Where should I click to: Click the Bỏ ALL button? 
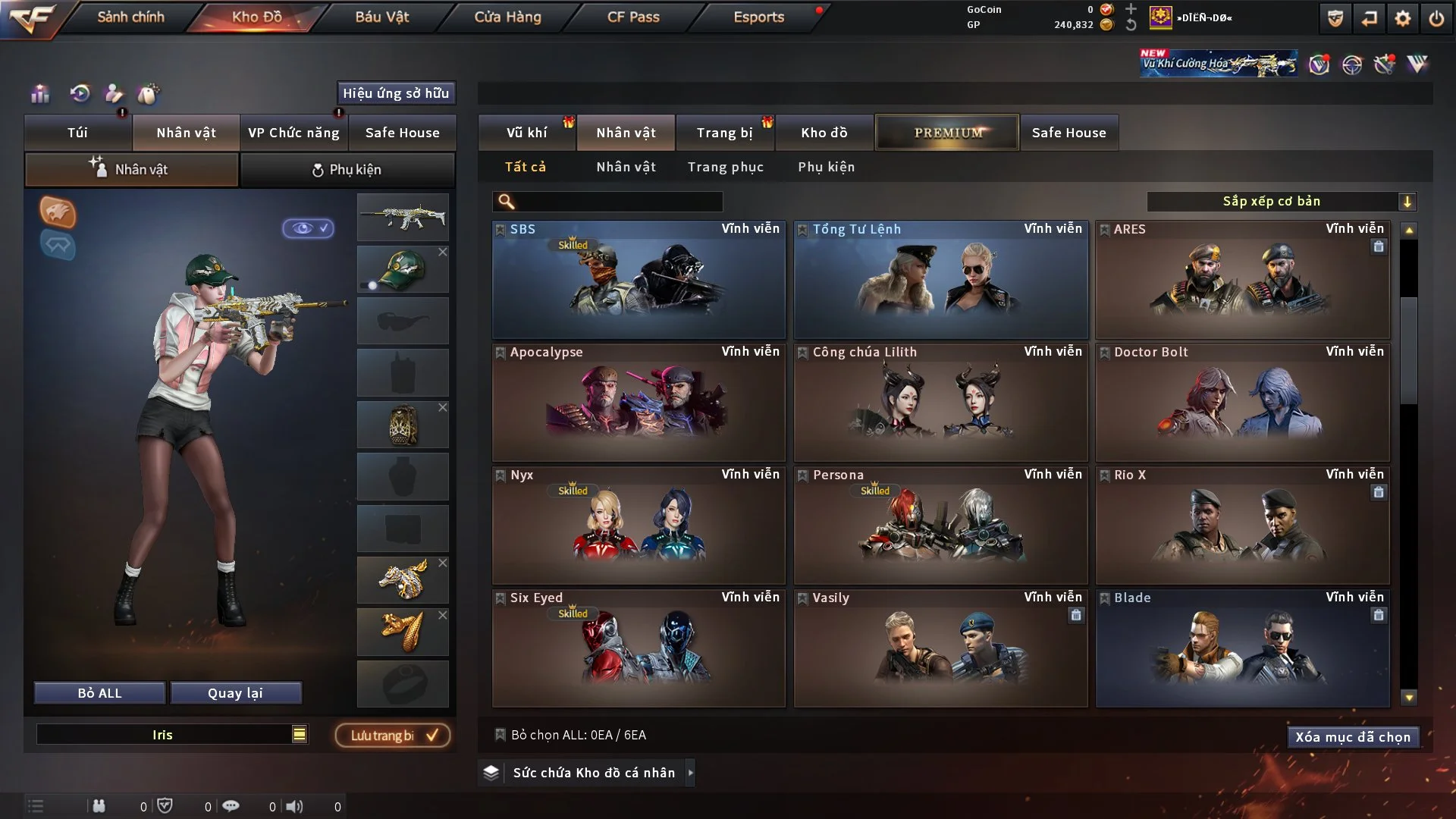coord(99,692)
